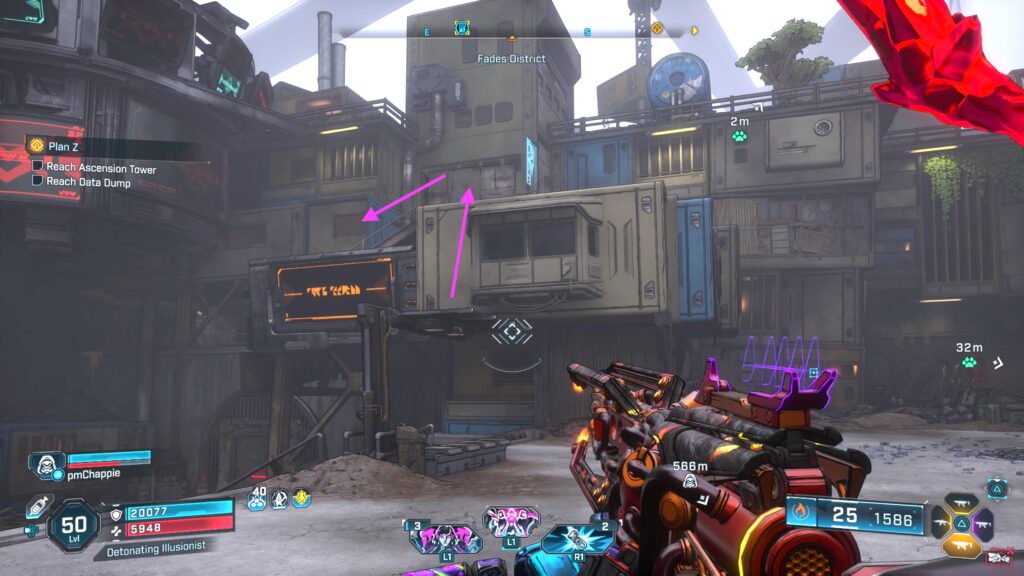The height and width of the screenshot is (576, 1024).
Task: Activate the pink creature L1 skill icon
Action: click(x=510, y=522)
